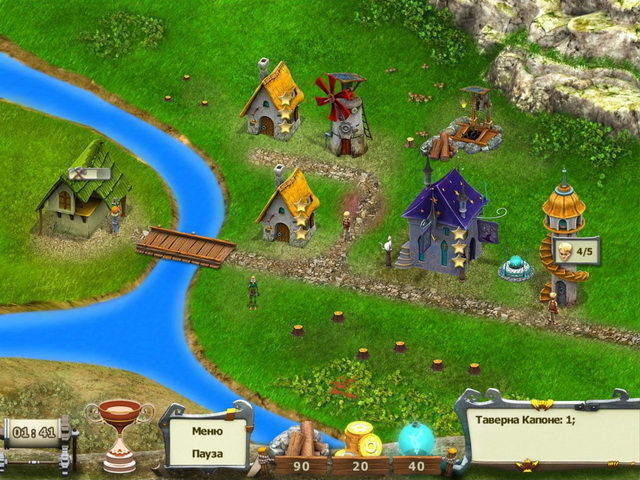Open the Меню button
640x480 pixels.
click(x=208, y=432)
